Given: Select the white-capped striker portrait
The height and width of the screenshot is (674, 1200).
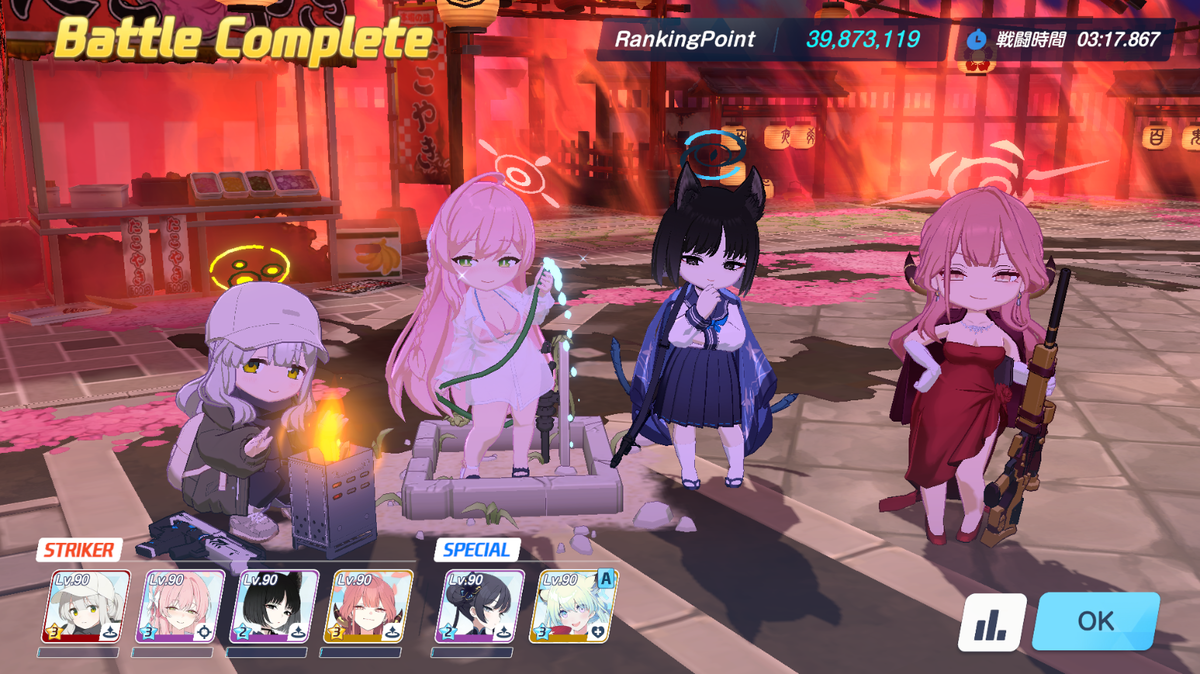Looking at the screenshot, I should point(87,606).
